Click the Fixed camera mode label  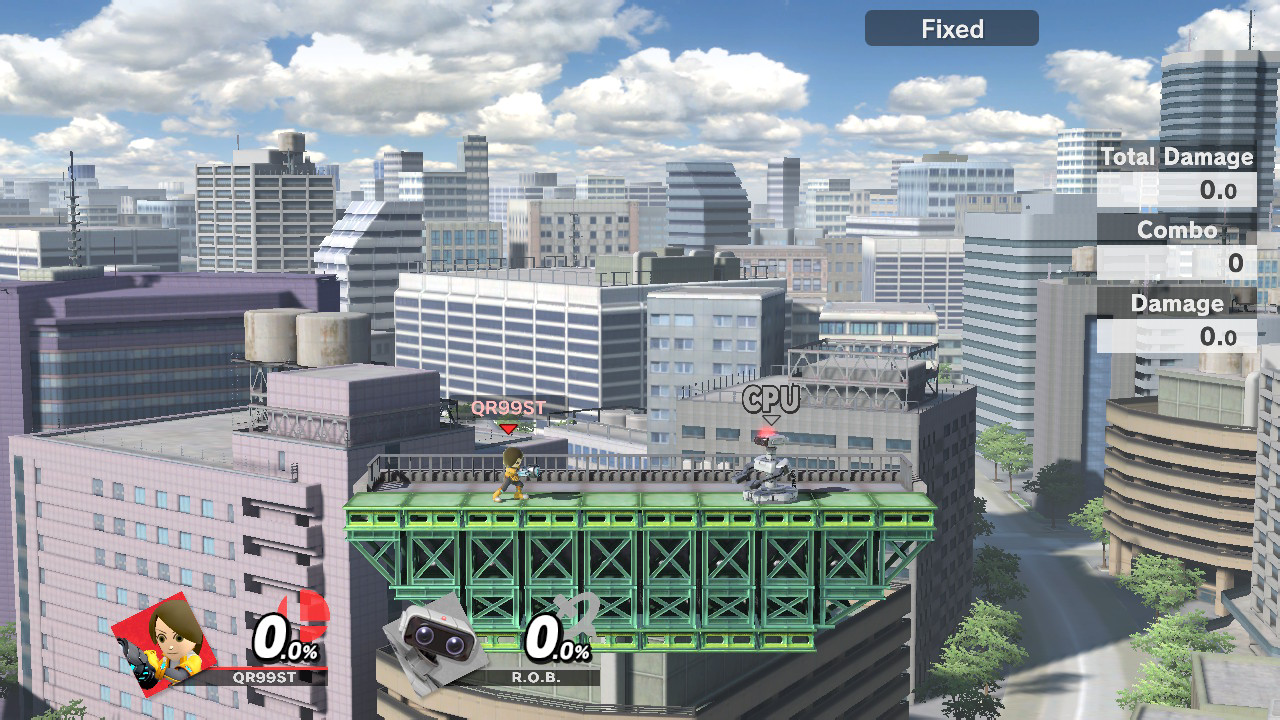click(x=951, y=29)
